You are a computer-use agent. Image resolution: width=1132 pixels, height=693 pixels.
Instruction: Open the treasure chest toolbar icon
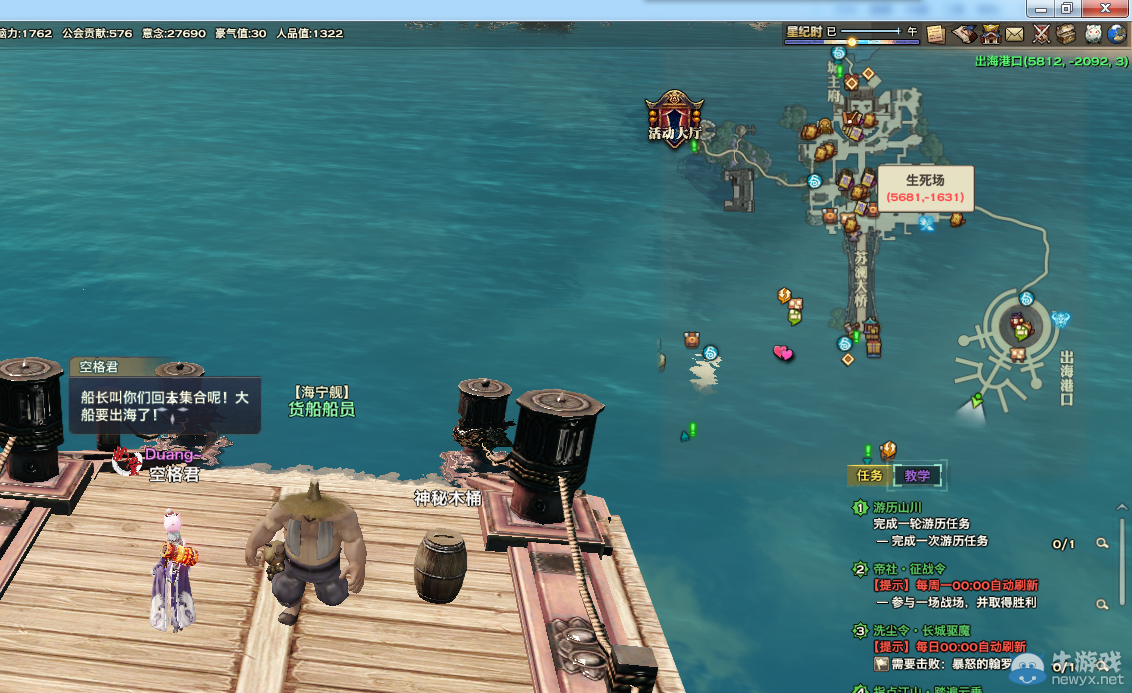point(1067,34)
